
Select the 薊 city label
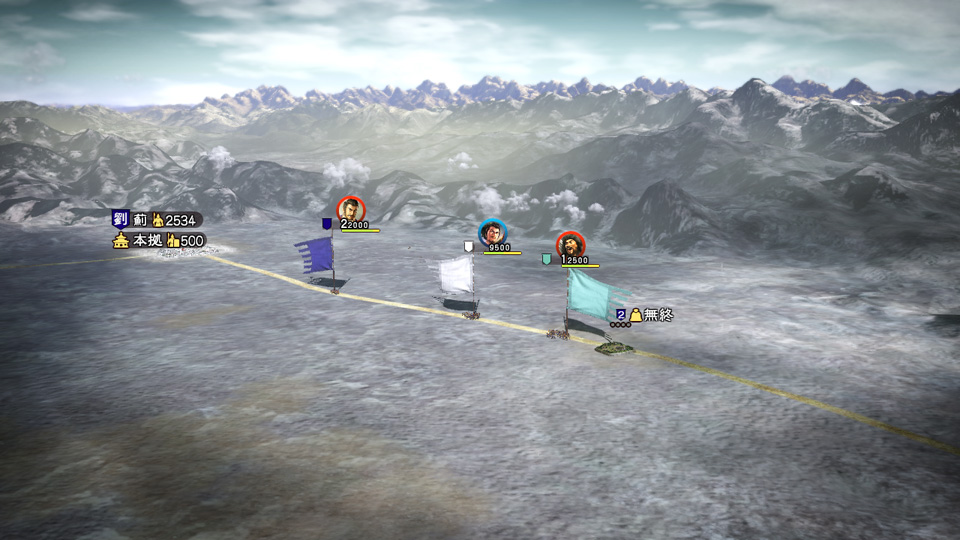[140, 219]
